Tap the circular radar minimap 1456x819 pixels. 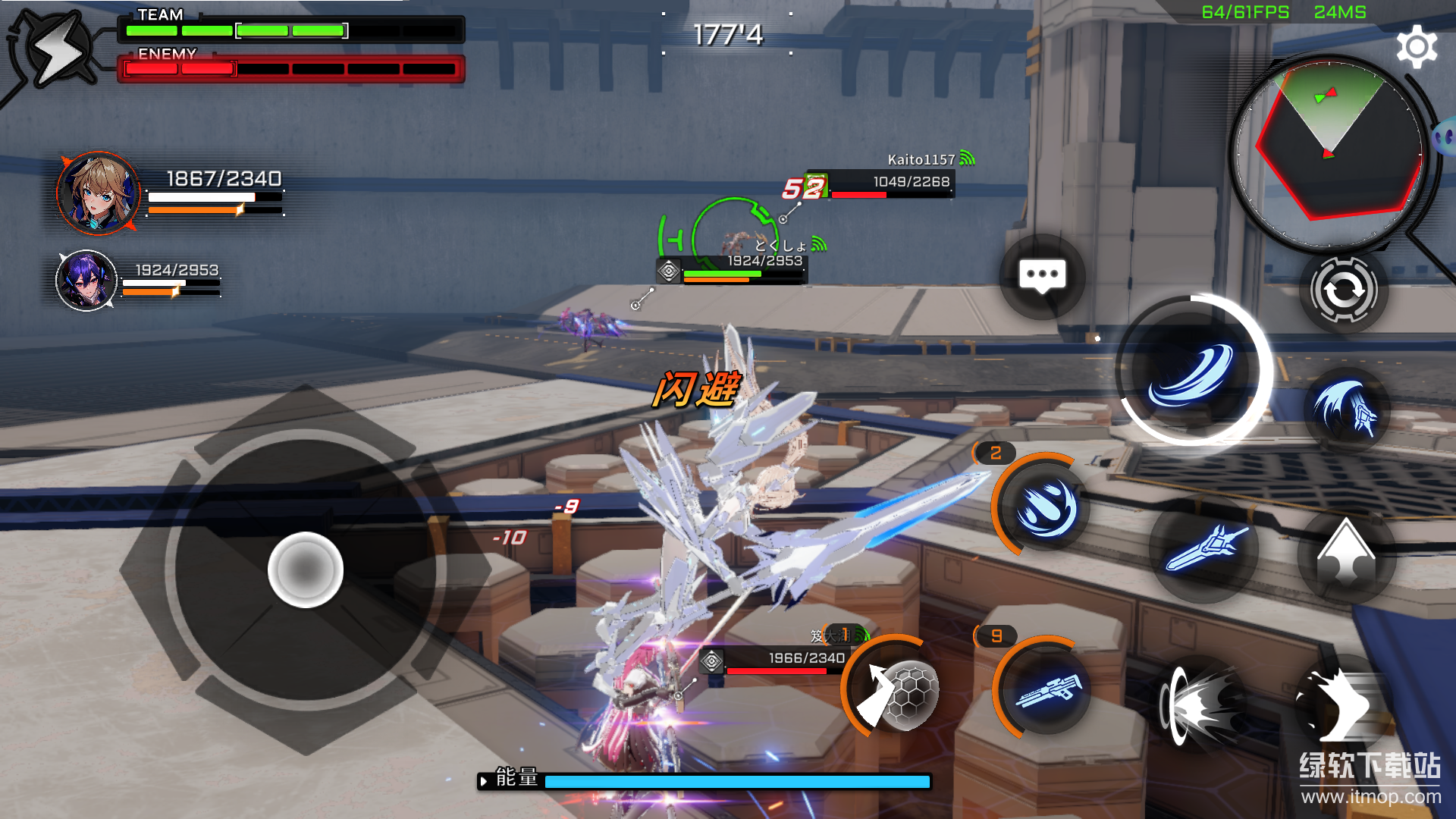1329,152
